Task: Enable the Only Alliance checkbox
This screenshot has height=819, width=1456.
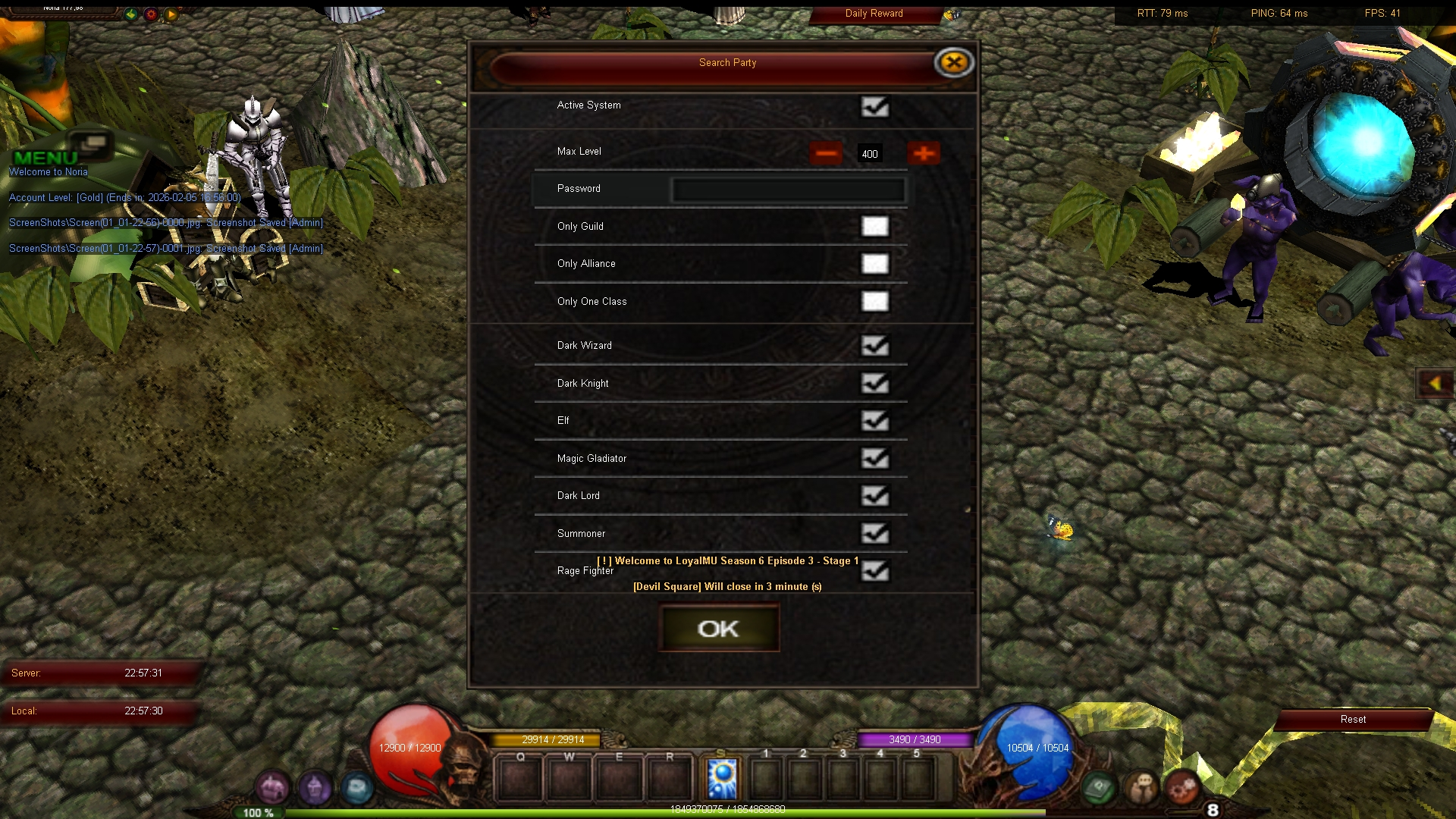Action: [874, 264]
